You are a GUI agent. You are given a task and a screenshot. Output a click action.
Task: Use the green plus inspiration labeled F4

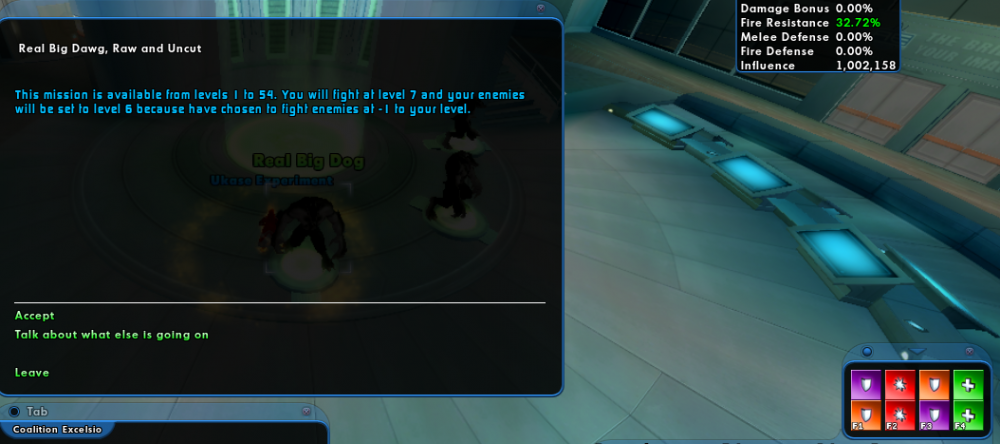tap(968, 416)
